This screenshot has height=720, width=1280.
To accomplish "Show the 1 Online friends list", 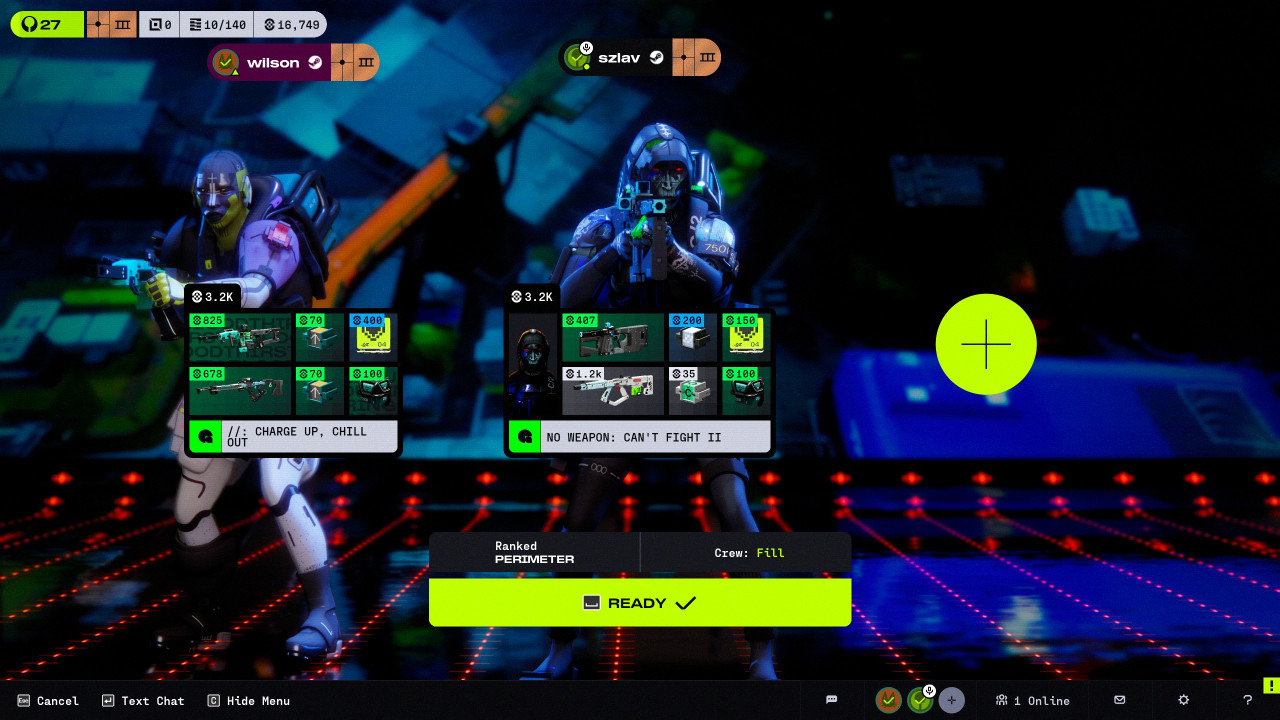I will 1032,700.
